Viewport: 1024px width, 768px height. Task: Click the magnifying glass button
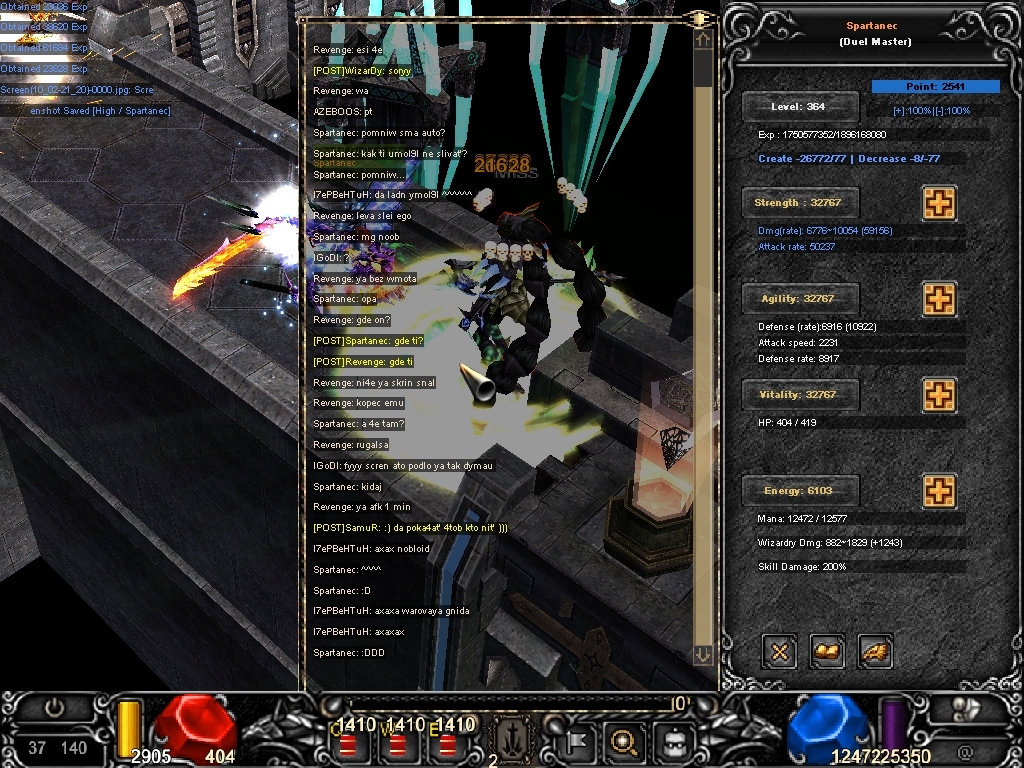click(624, 742)
